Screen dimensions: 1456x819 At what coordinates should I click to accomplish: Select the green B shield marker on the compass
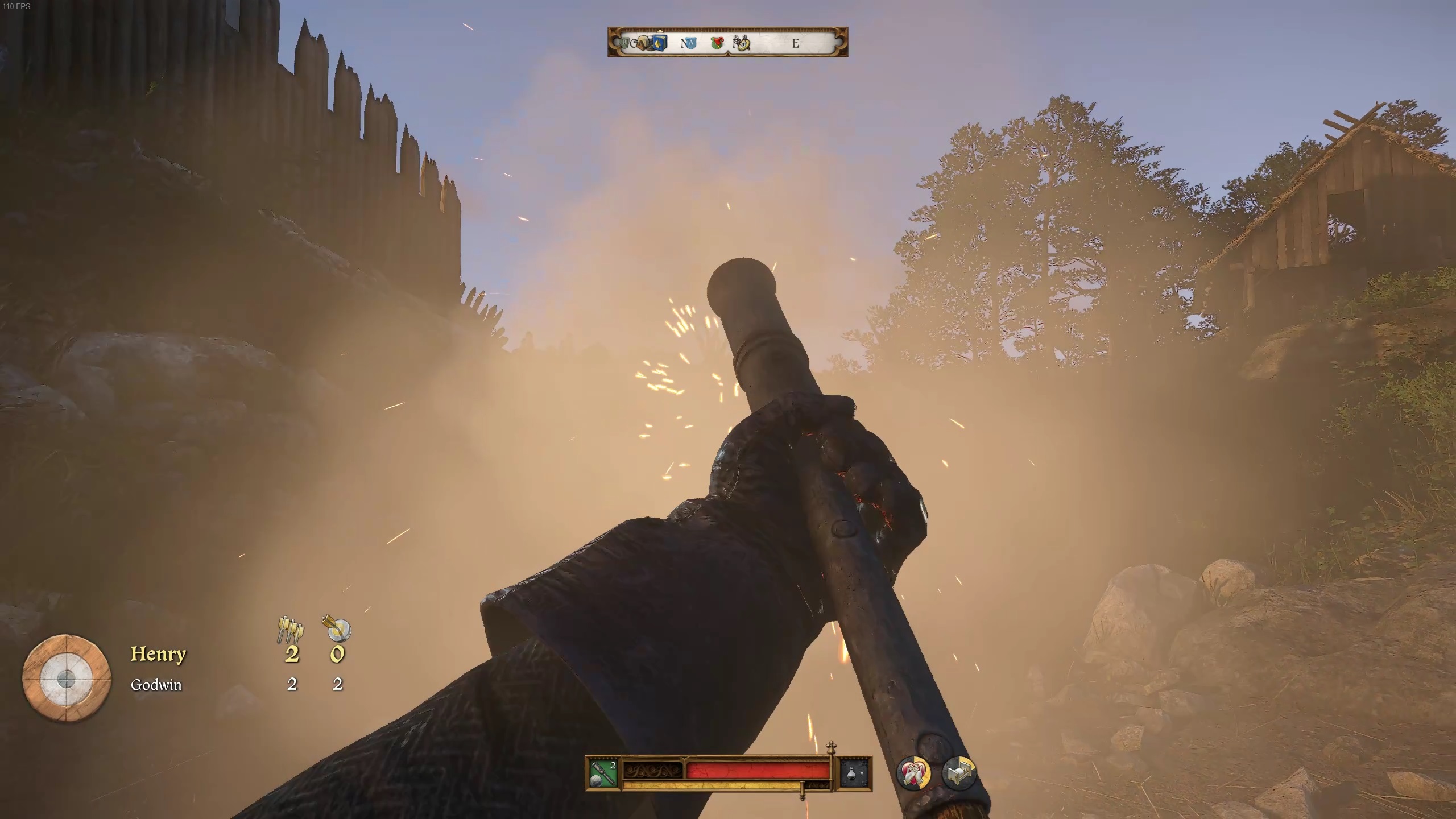[x=624, y=43]
